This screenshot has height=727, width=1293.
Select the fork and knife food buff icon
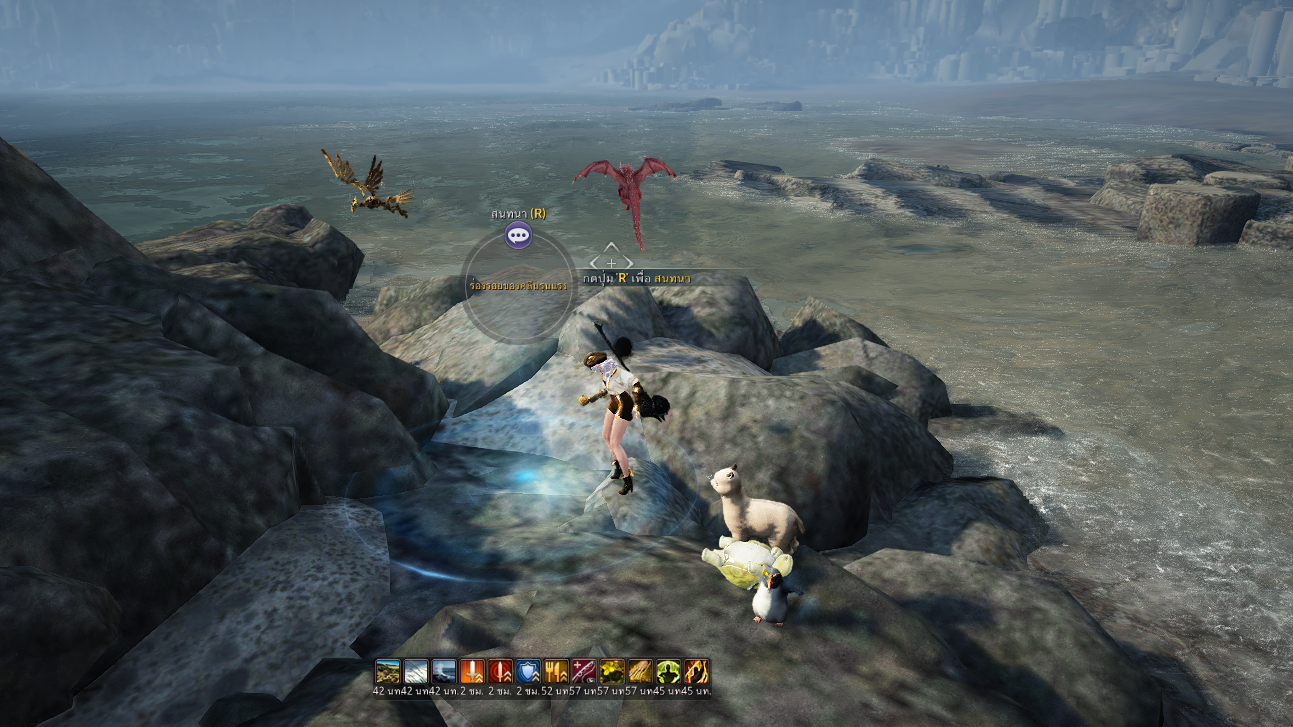click(556, 671)
